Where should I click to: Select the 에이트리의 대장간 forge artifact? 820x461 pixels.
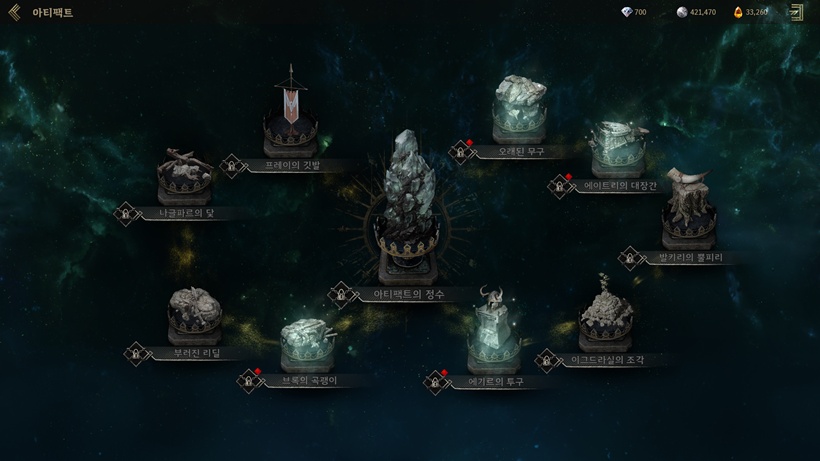click(x=617, y=150)
